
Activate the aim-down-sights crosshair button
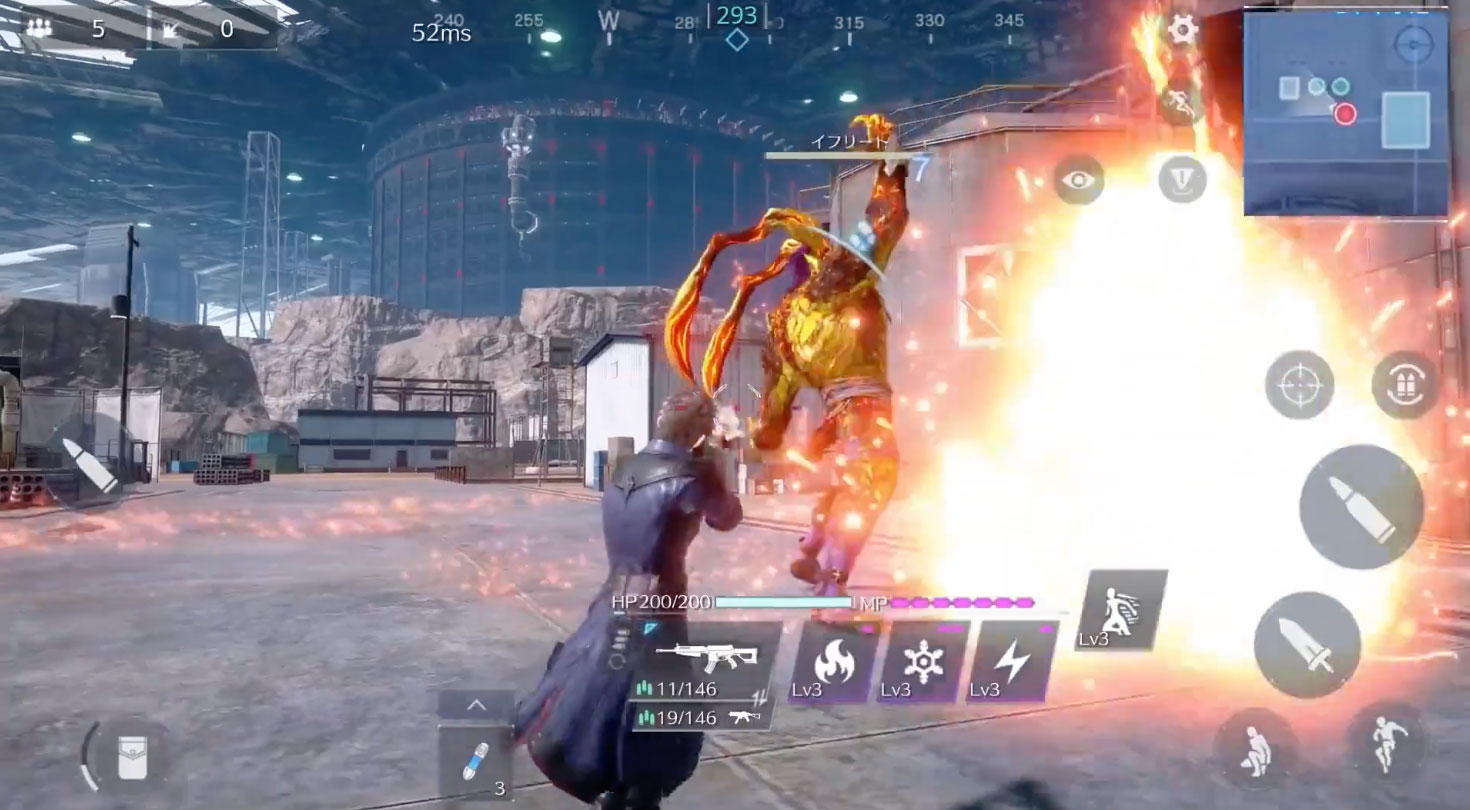1299,385
